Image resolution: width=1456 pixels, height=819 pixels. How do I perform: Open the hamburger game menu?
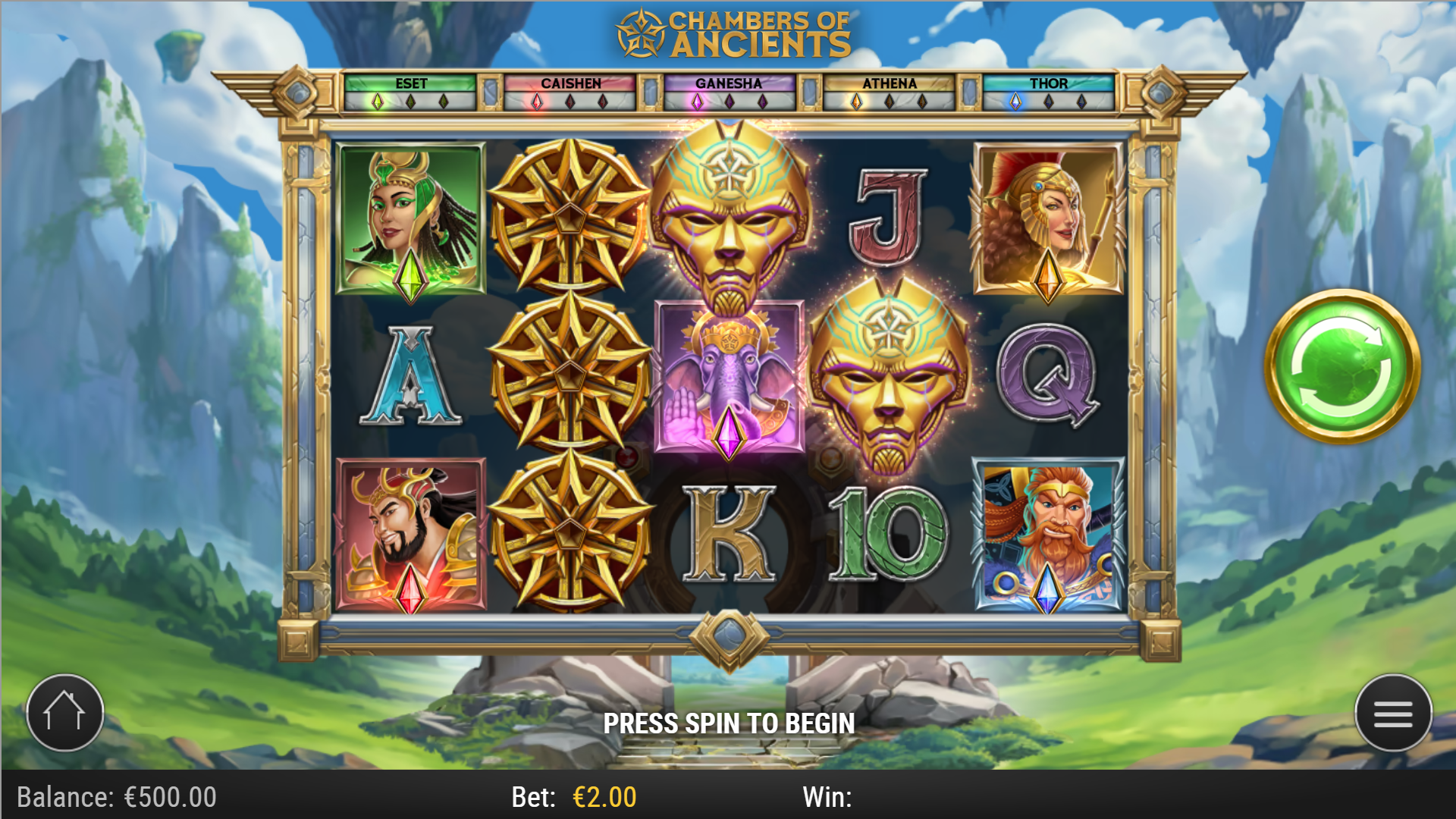tap(1392, 714)
